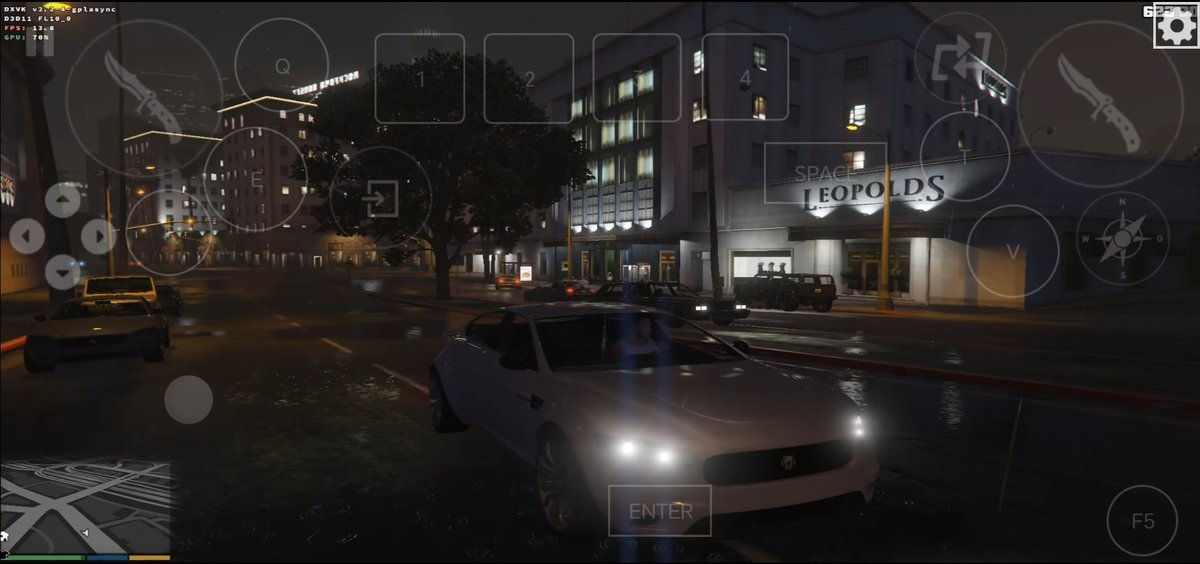Tap the SPACE touch button

825,173
